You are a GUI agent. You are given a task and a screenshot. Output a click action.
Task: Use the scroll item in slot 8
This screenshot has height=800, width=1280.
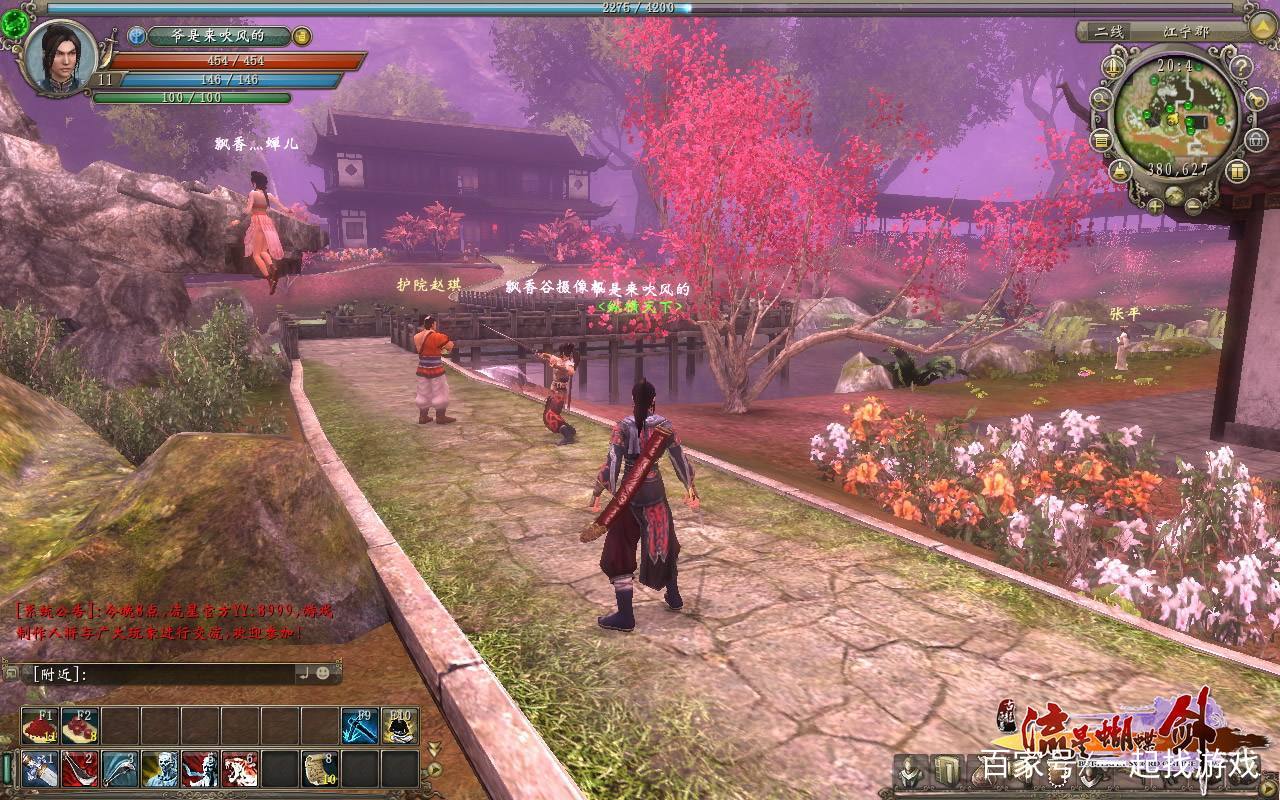point(320,769)
